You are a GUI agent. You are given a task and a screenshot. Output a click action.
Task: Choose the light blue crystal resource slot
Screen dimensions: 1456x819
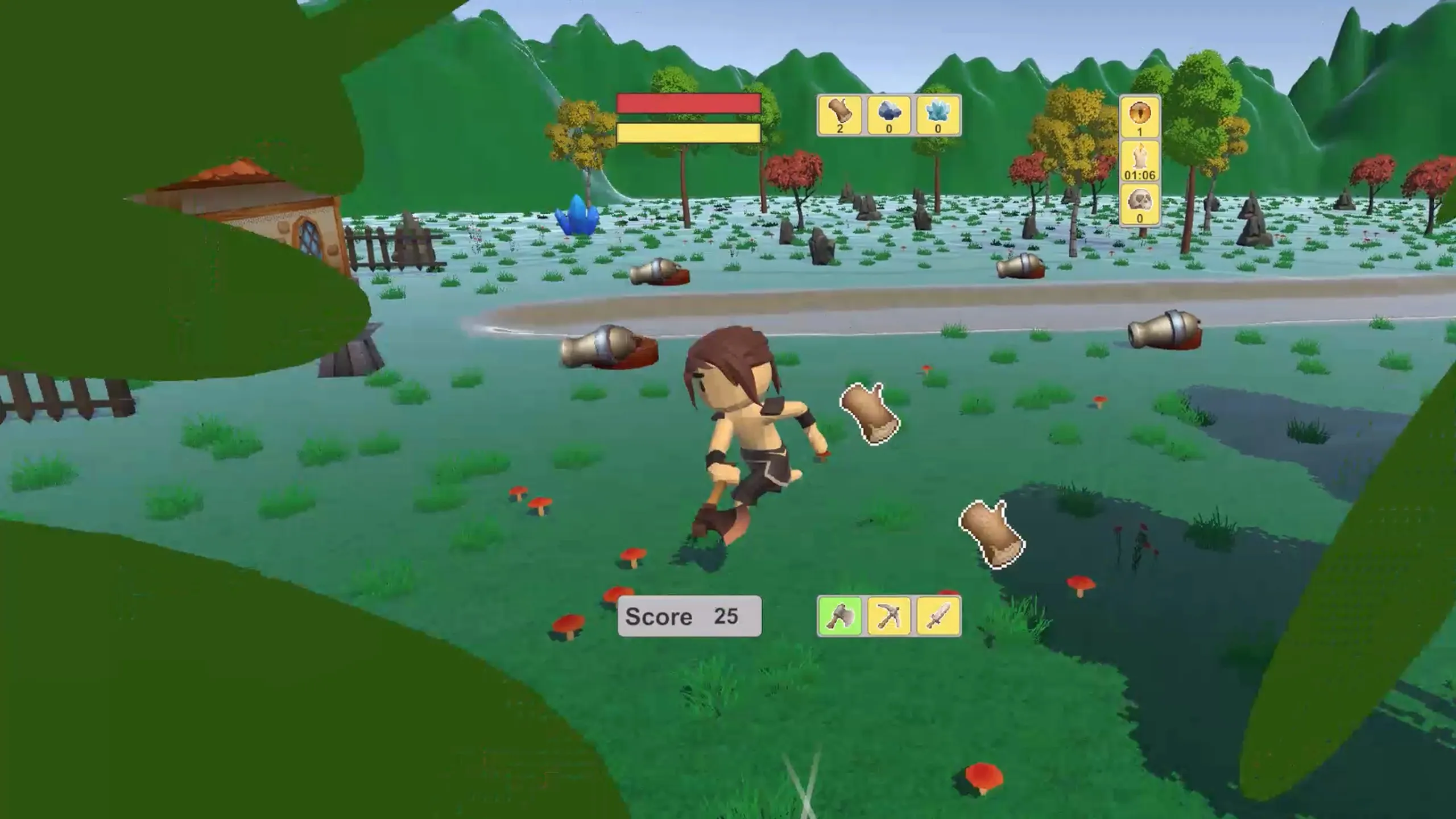pos(938,114)
